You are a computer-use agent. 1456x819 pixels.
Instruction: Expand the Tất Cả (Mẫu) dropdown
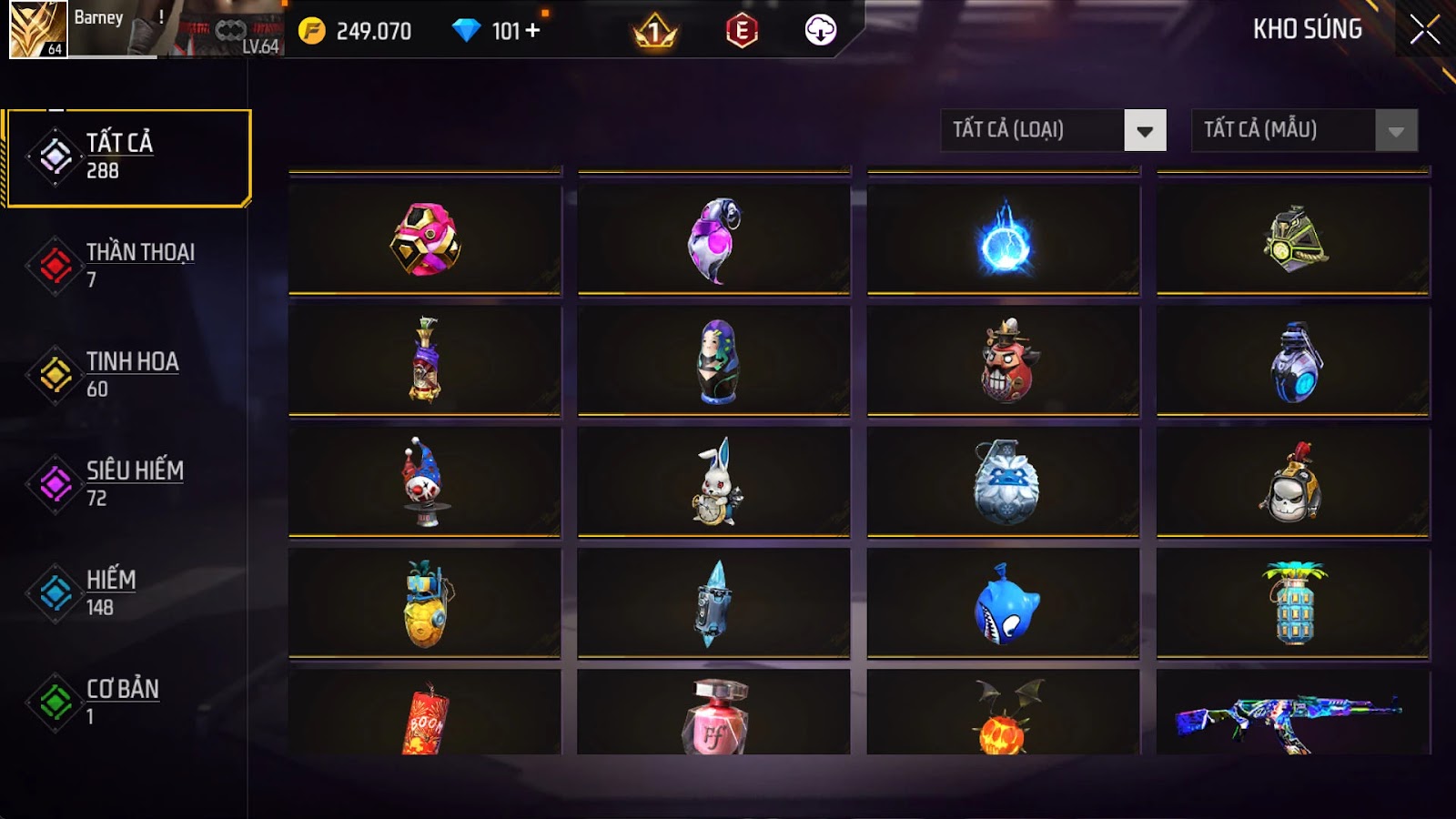pos(1304,130)
